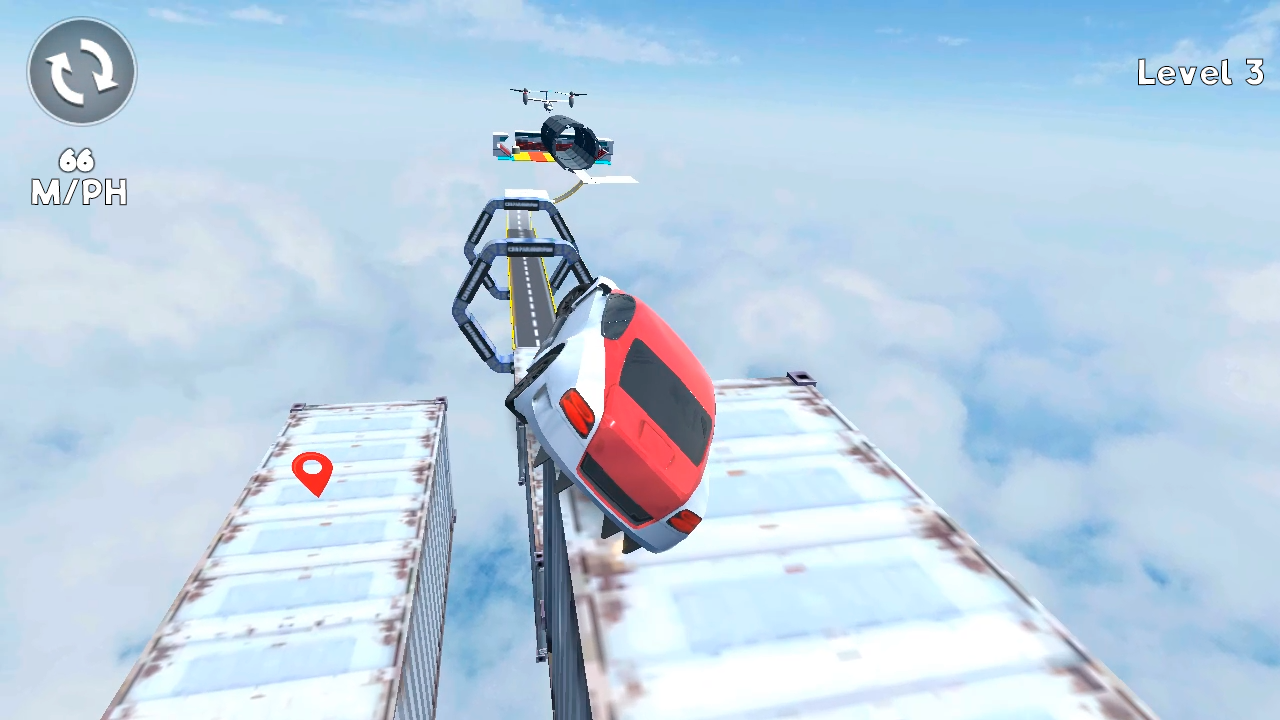1280x720 pixels.
Task: Click the circular restart level icon
Action: (80, 70)
